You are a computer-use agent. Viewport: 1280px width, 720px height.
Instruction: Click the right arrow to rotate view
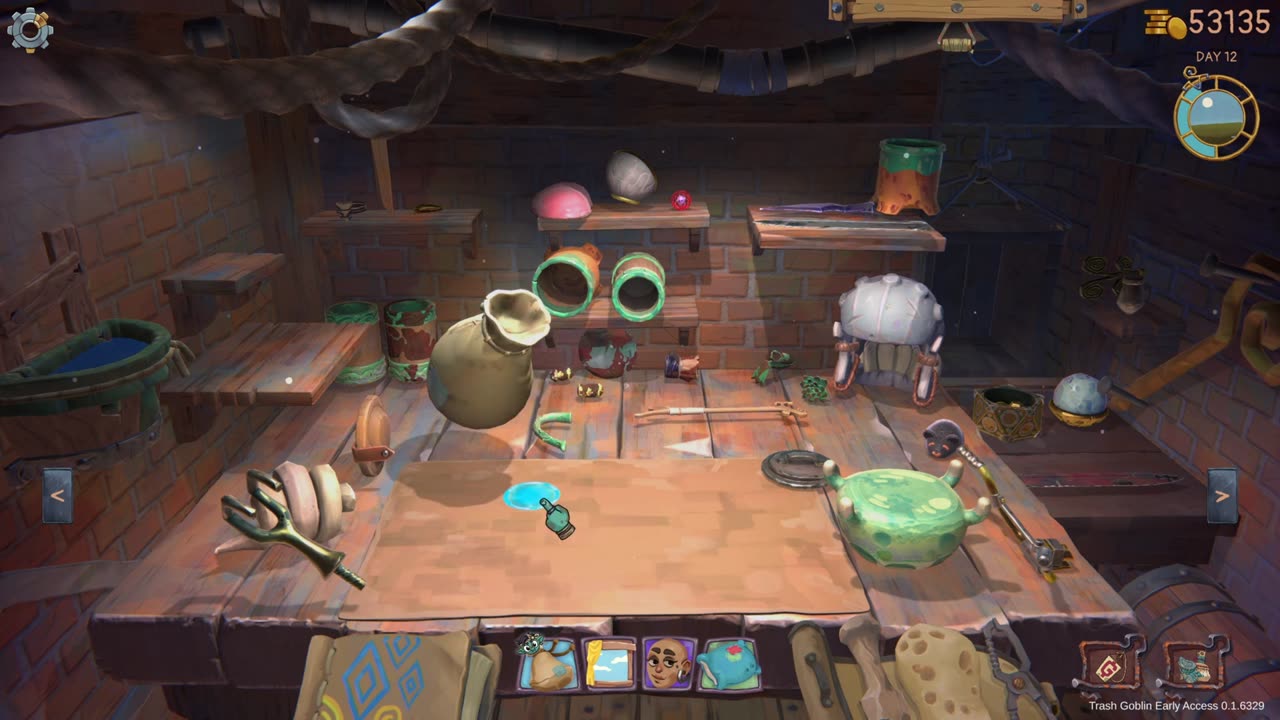[x=1222, y=496]
